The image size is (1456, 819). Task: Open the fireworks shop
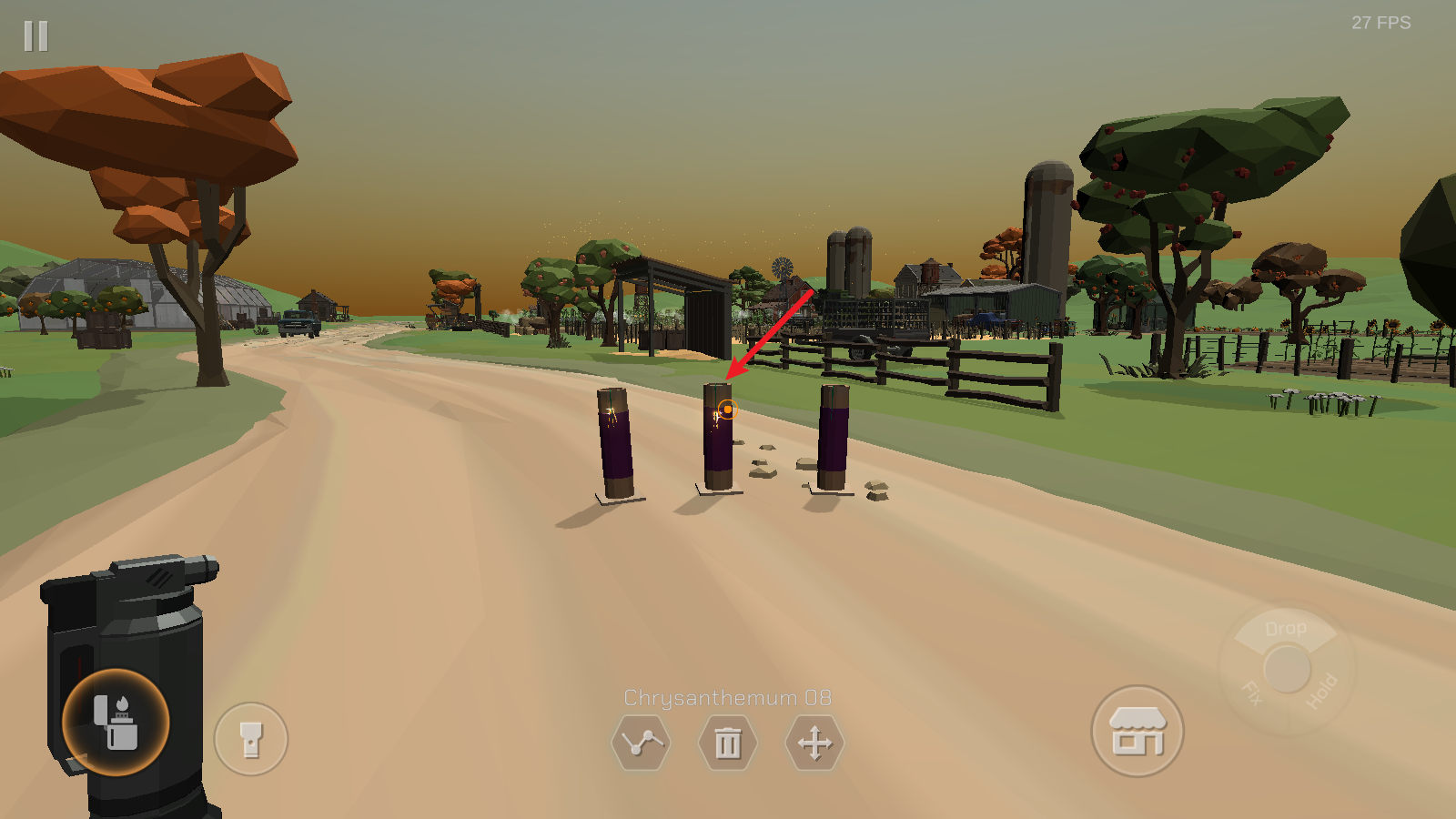point(1137,731)
